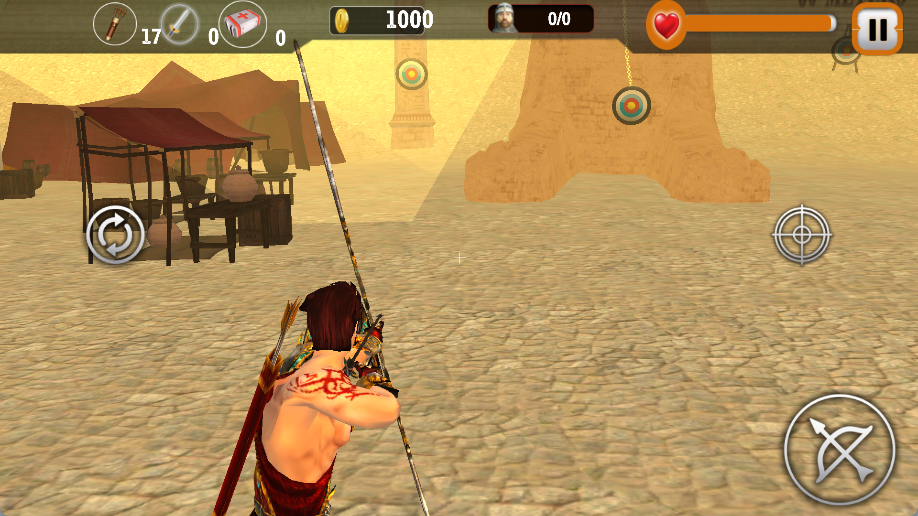Toggle aim mode with the crosshair button
Viewport: 918px width, 516px height.
(x=802, y=235)
